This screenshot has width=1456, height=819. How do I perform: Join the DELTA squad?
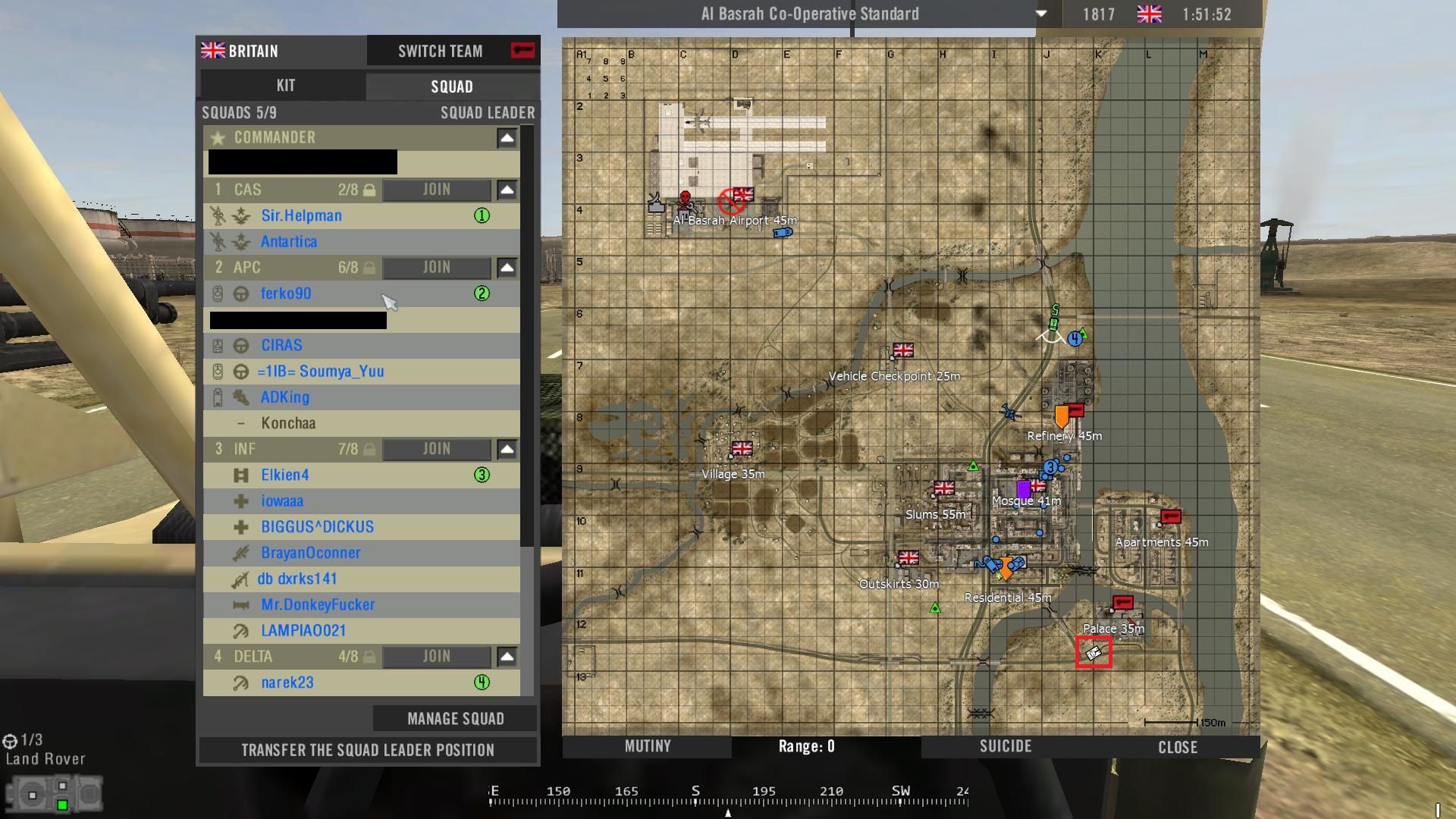click(x=436, y=657)
